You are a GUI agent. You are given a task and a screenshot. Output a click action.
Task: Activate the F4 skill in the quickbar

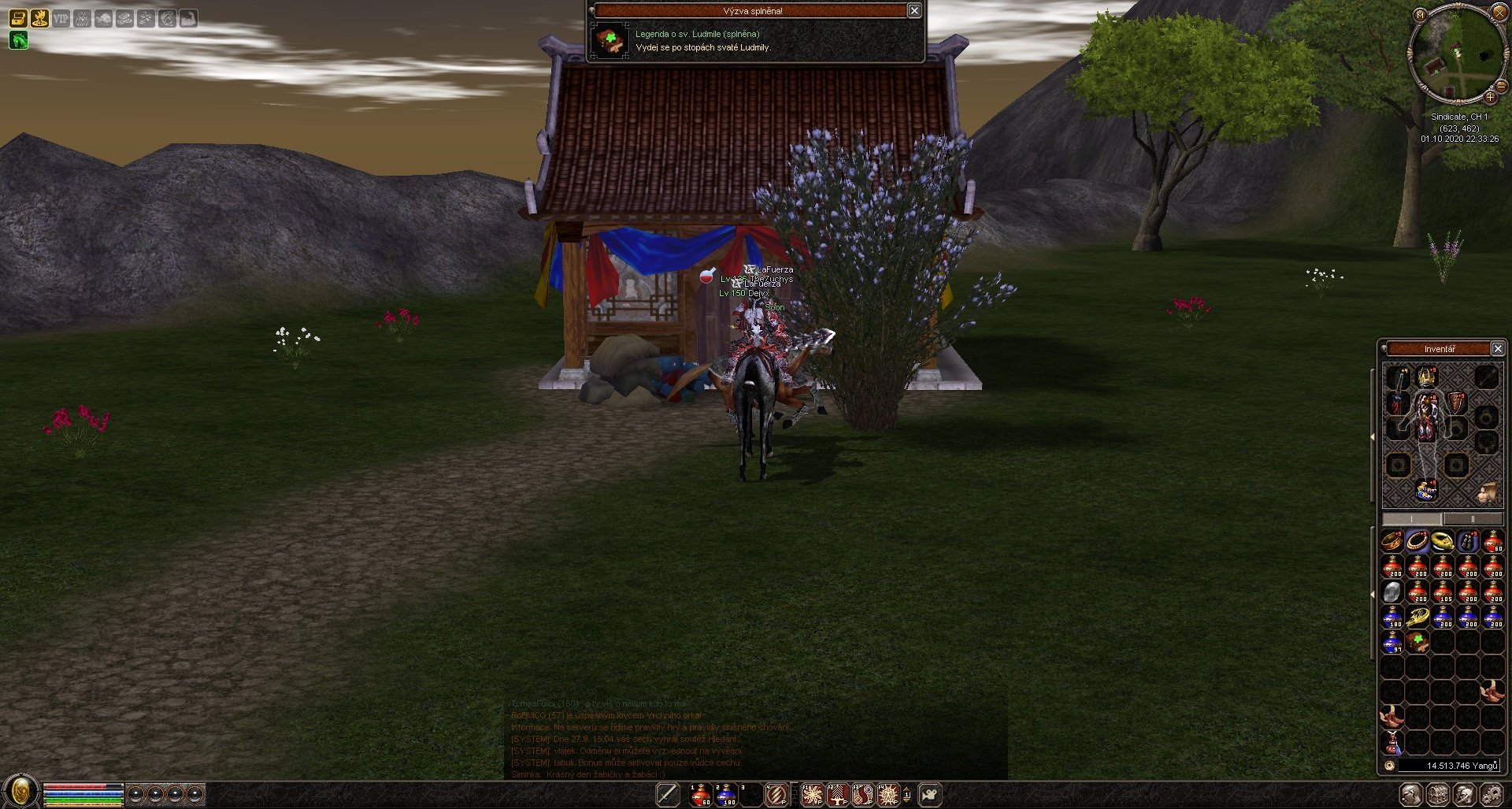point(888,795)
